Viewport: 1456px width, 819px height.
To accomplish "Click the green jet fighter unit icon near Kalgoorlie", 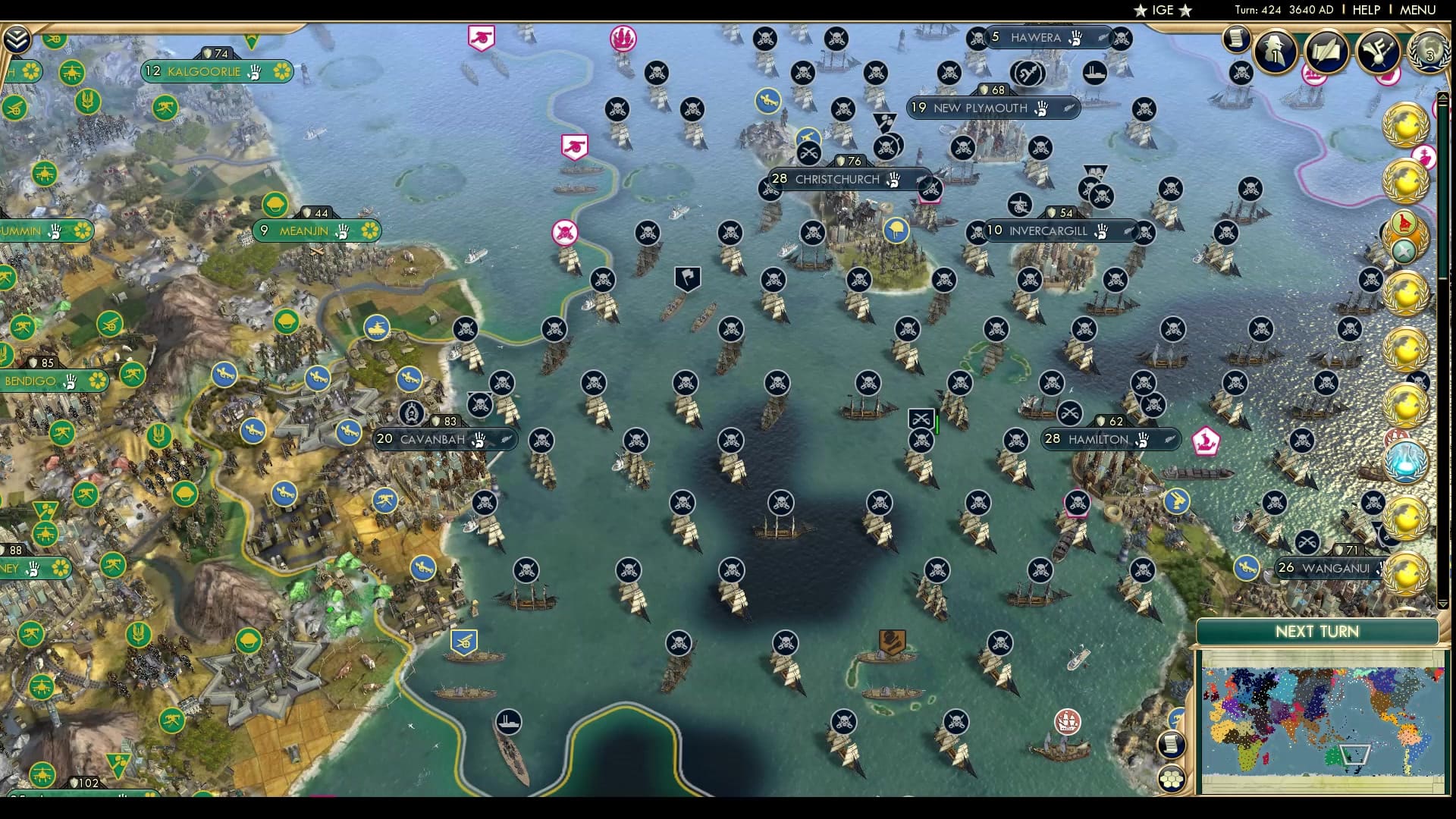I will tap(72, 73).
